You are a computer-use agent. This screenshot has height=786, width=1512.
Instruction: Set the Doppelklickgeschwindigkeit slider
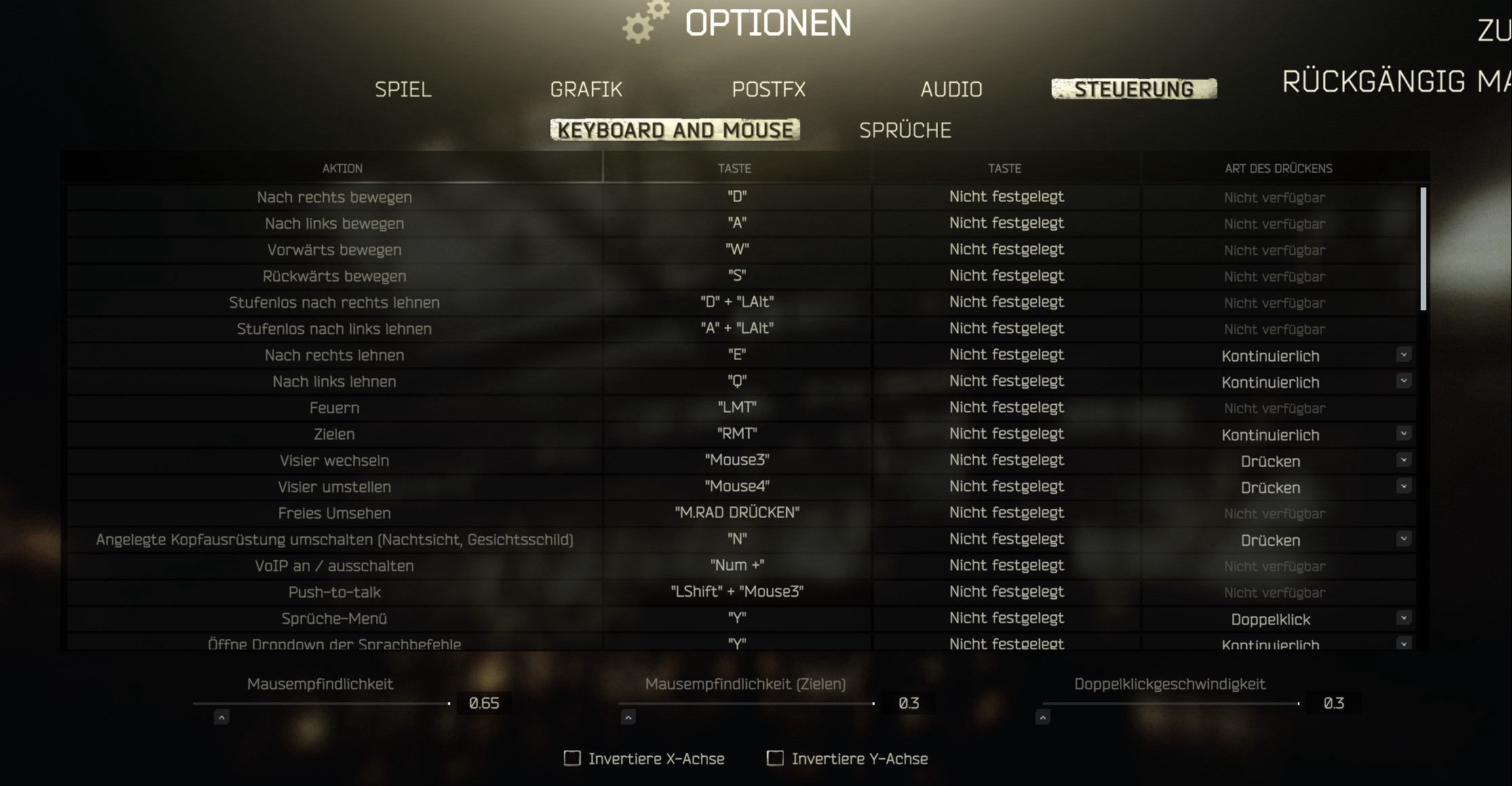(x=1170, y=703)
